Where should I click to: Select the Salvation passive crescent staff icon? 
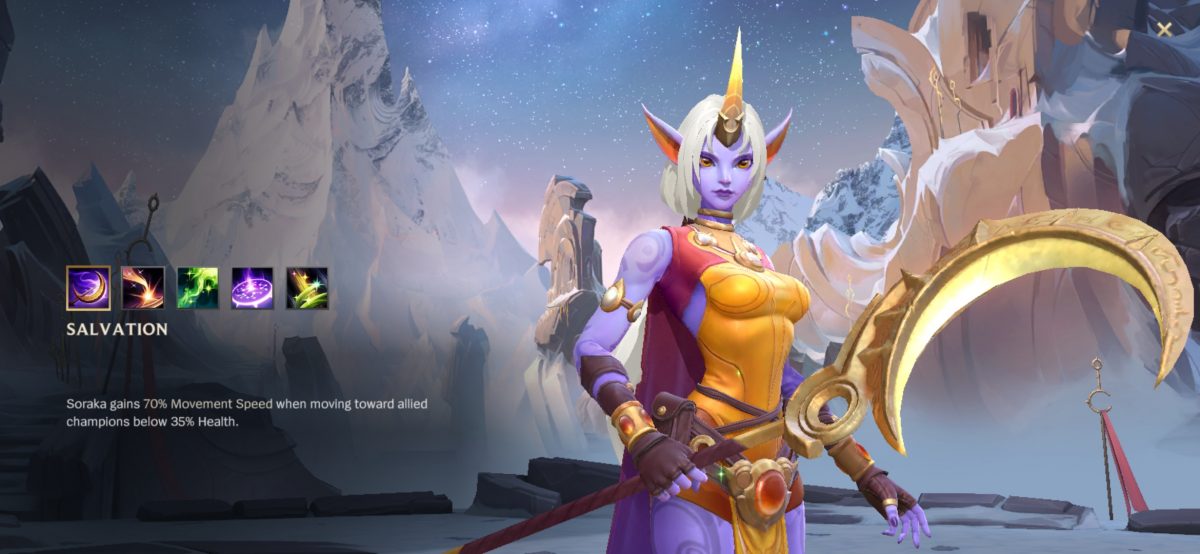point(88,288)
